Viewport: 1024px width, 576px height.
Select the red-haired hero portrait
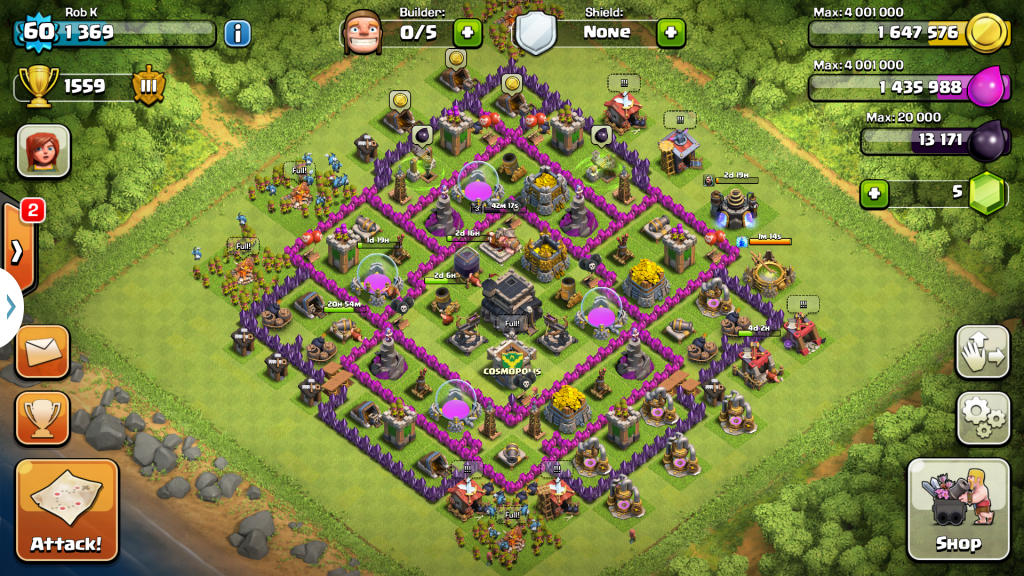tap(43, 150)
